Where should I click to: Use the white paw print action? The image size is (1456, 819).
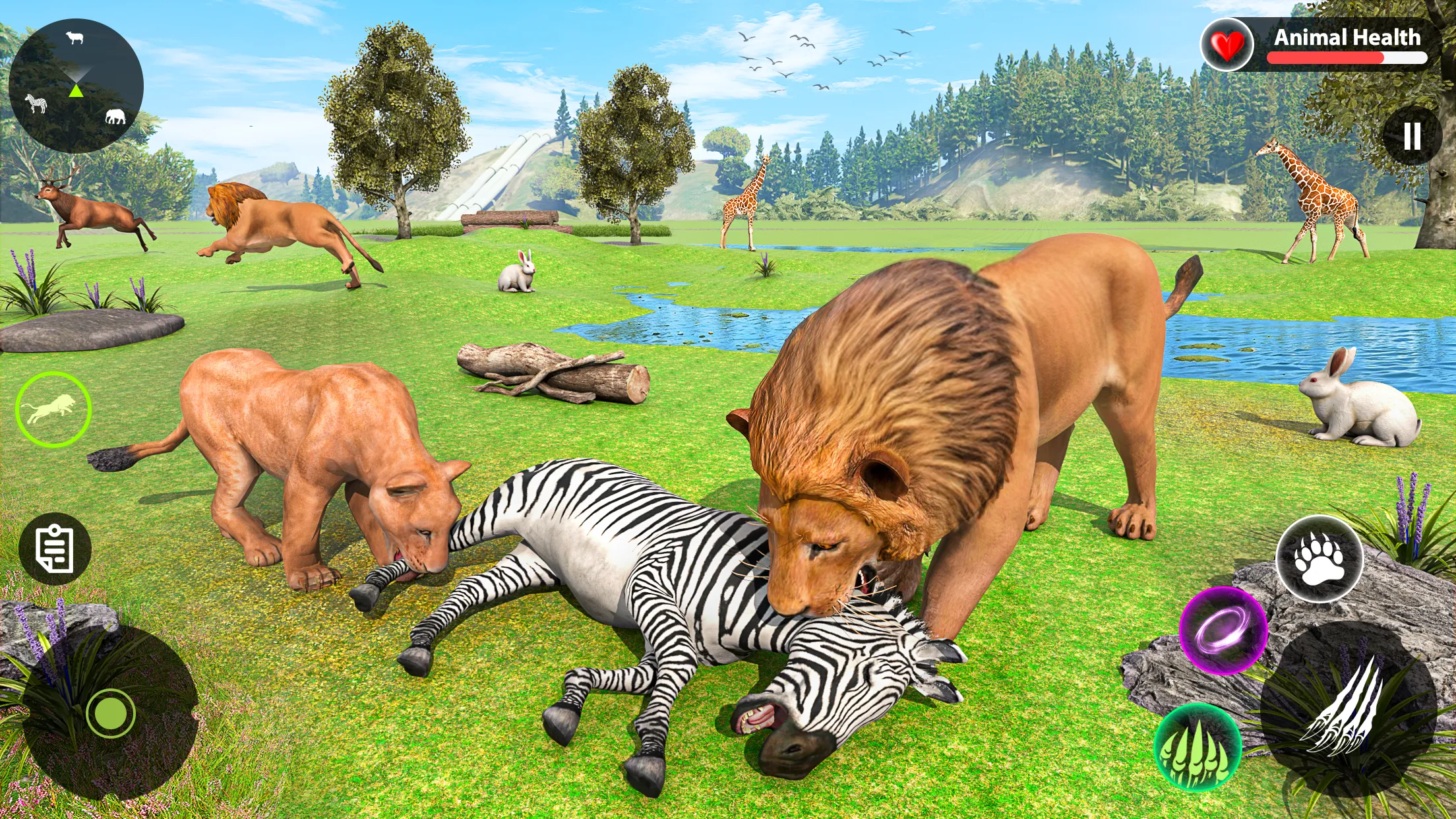(x=1319, y=559)
